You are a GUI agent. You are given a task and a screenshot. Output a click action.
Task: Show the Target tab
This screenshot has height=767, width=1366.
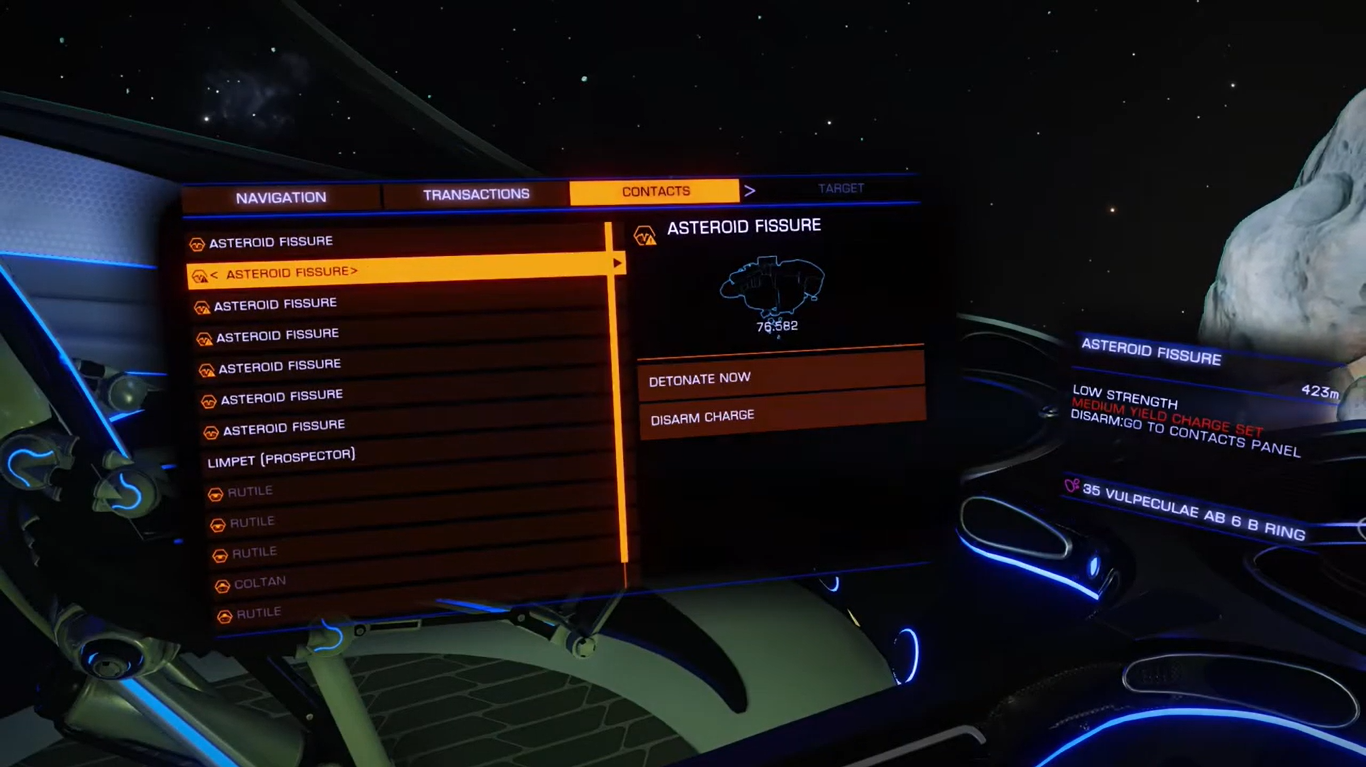click(841, 188)
